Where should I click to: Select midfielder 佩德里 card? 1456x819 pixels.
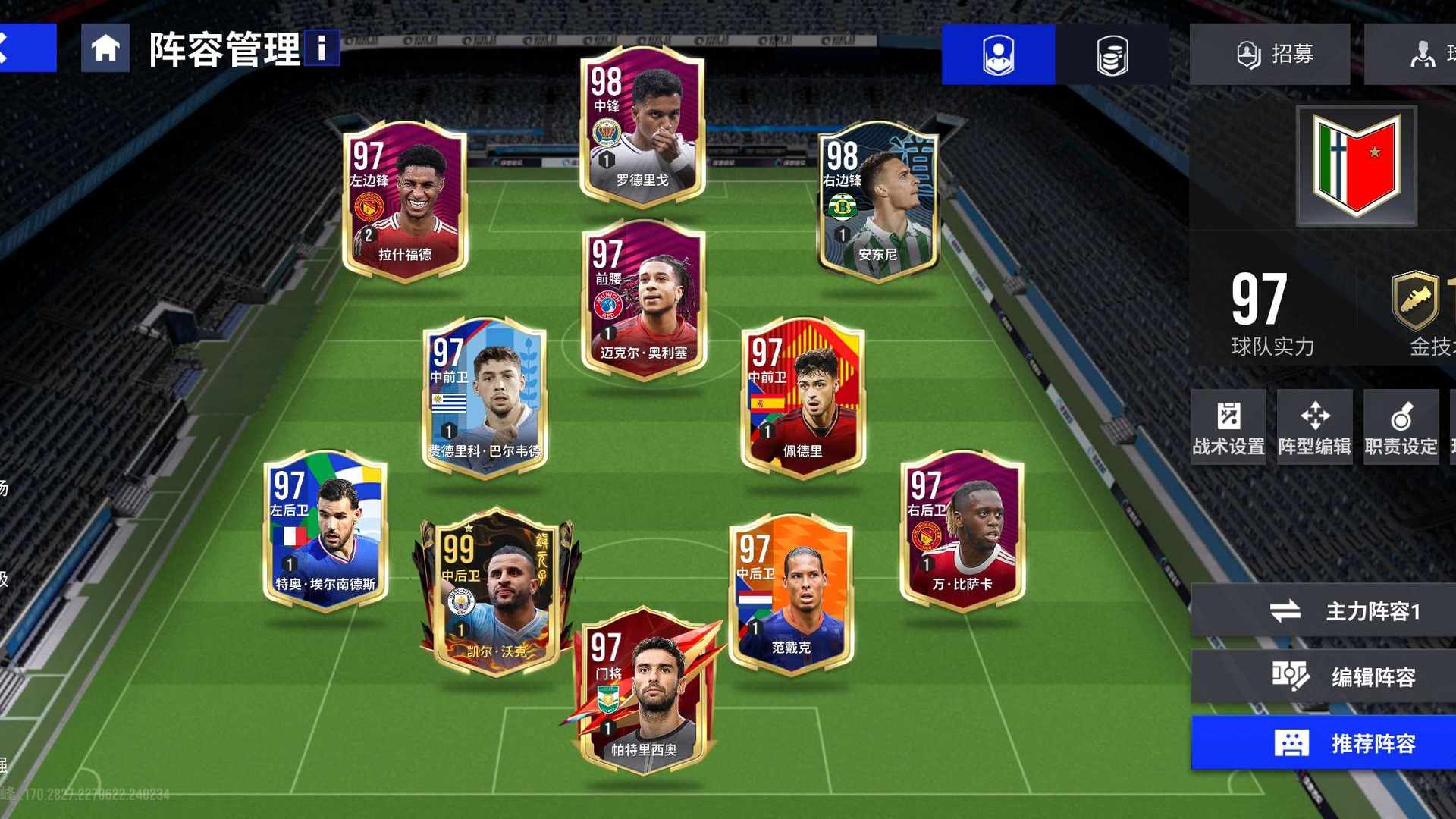click(802, 398)
